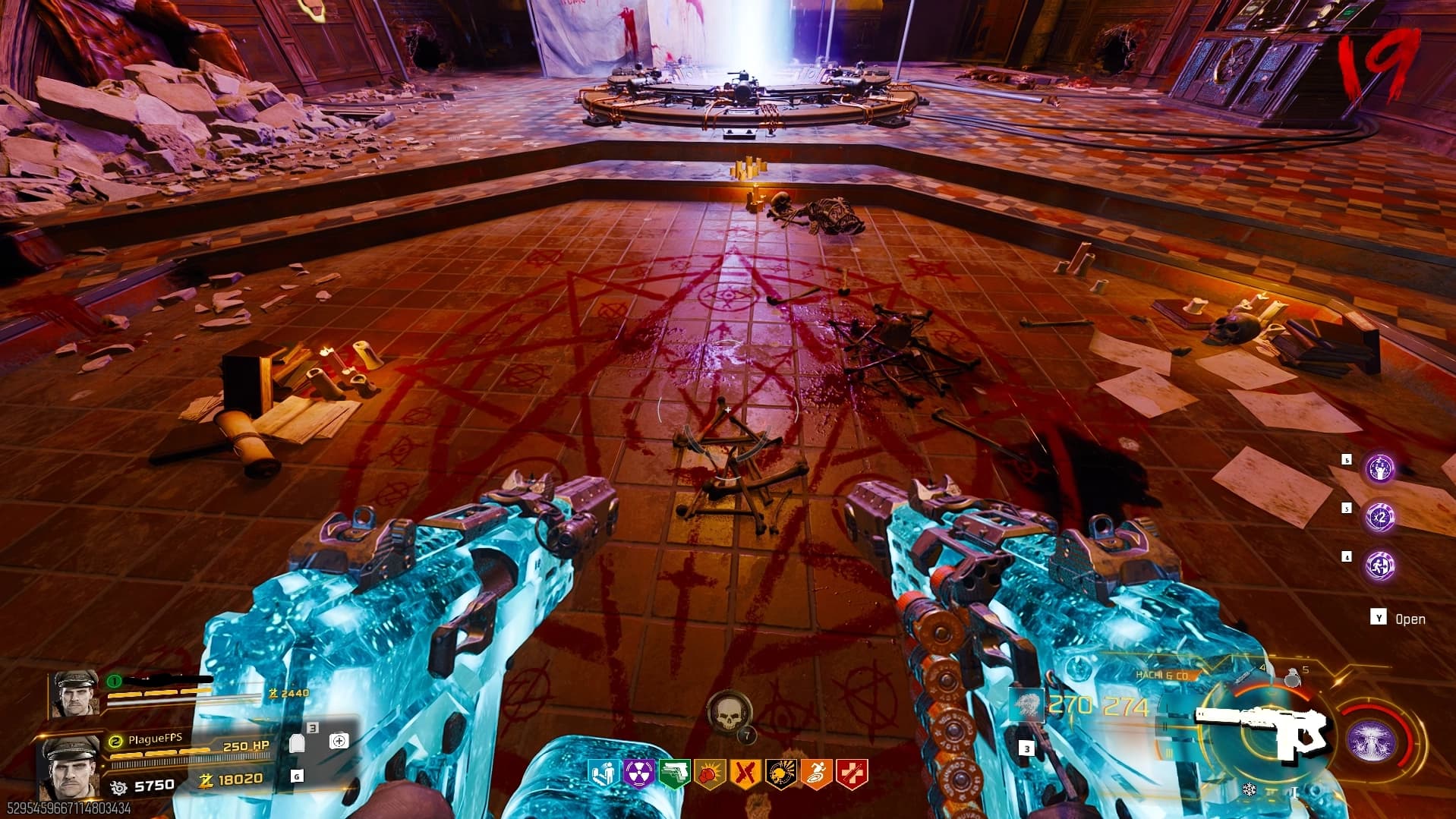The image size is (1456, 819).
Task: Select the red boxing glove perk icon
Action: [x=710, y=773]
